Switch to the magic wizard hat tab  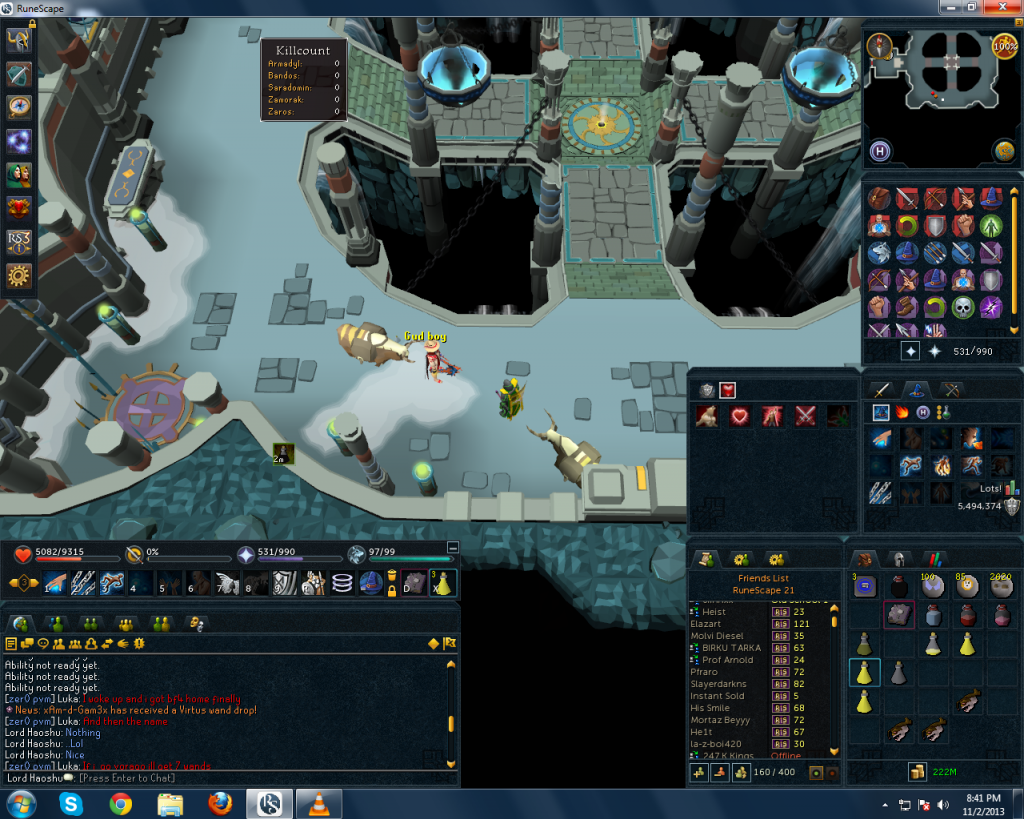click(911, 390)
